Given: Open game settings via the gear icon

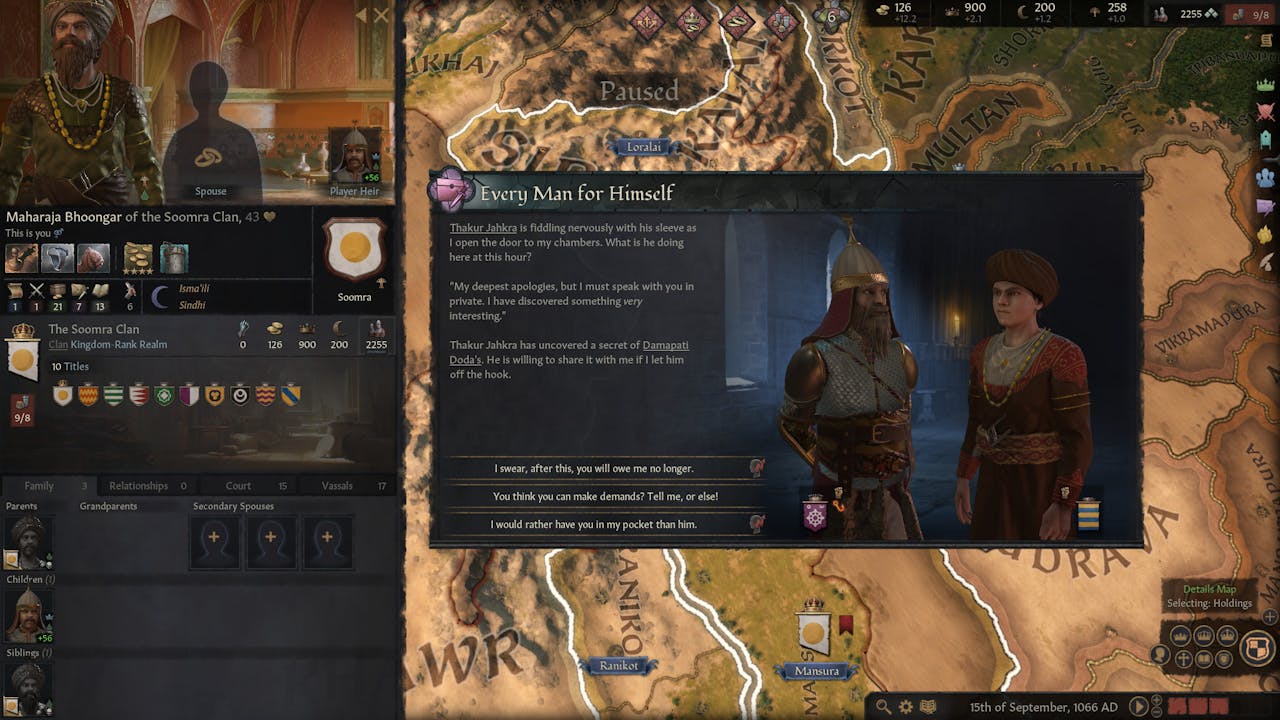Looking at the screenshot, I should pyautogui.click(x=906, y=707).
